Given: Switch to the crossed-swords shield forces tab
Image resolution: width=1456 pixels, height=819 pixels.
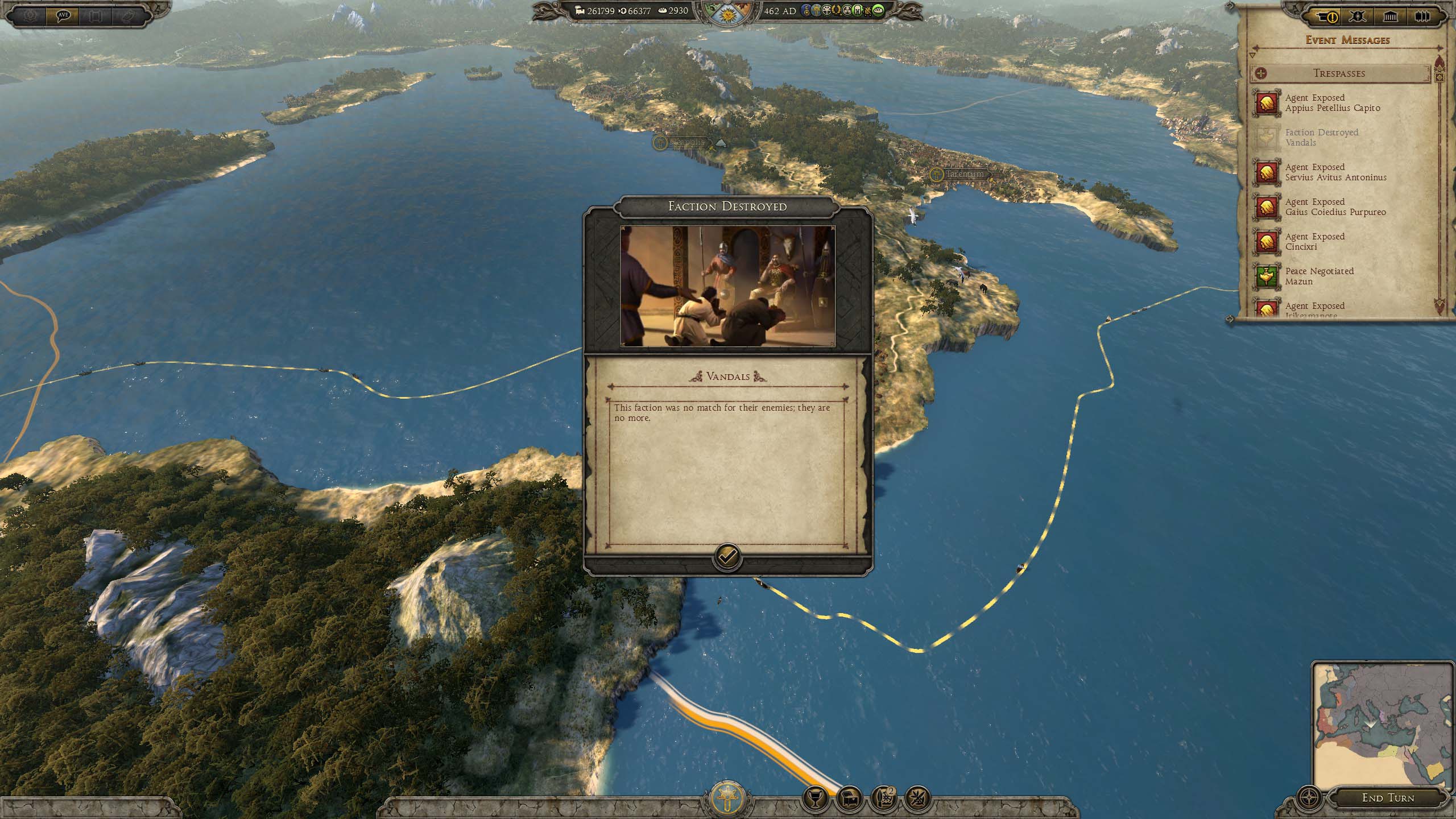Looking at the screenshot, I should pos(1358,16).
